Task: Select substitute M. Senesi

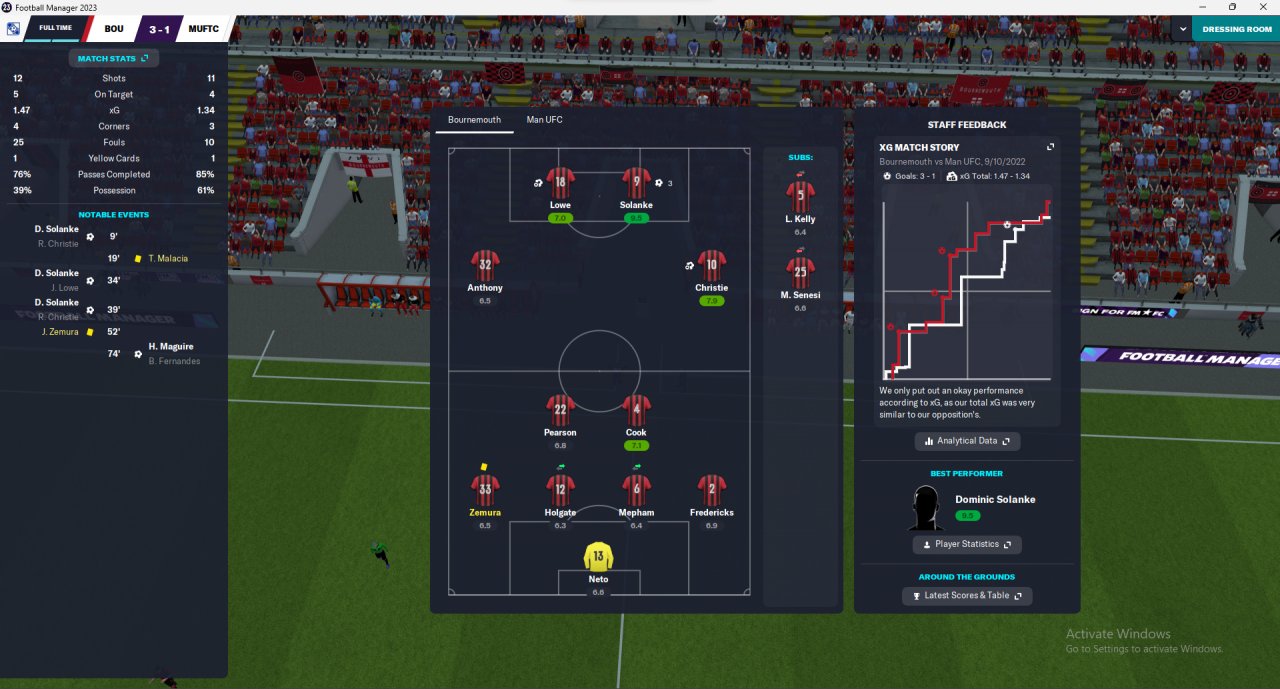Action: (x=800, y=272)
